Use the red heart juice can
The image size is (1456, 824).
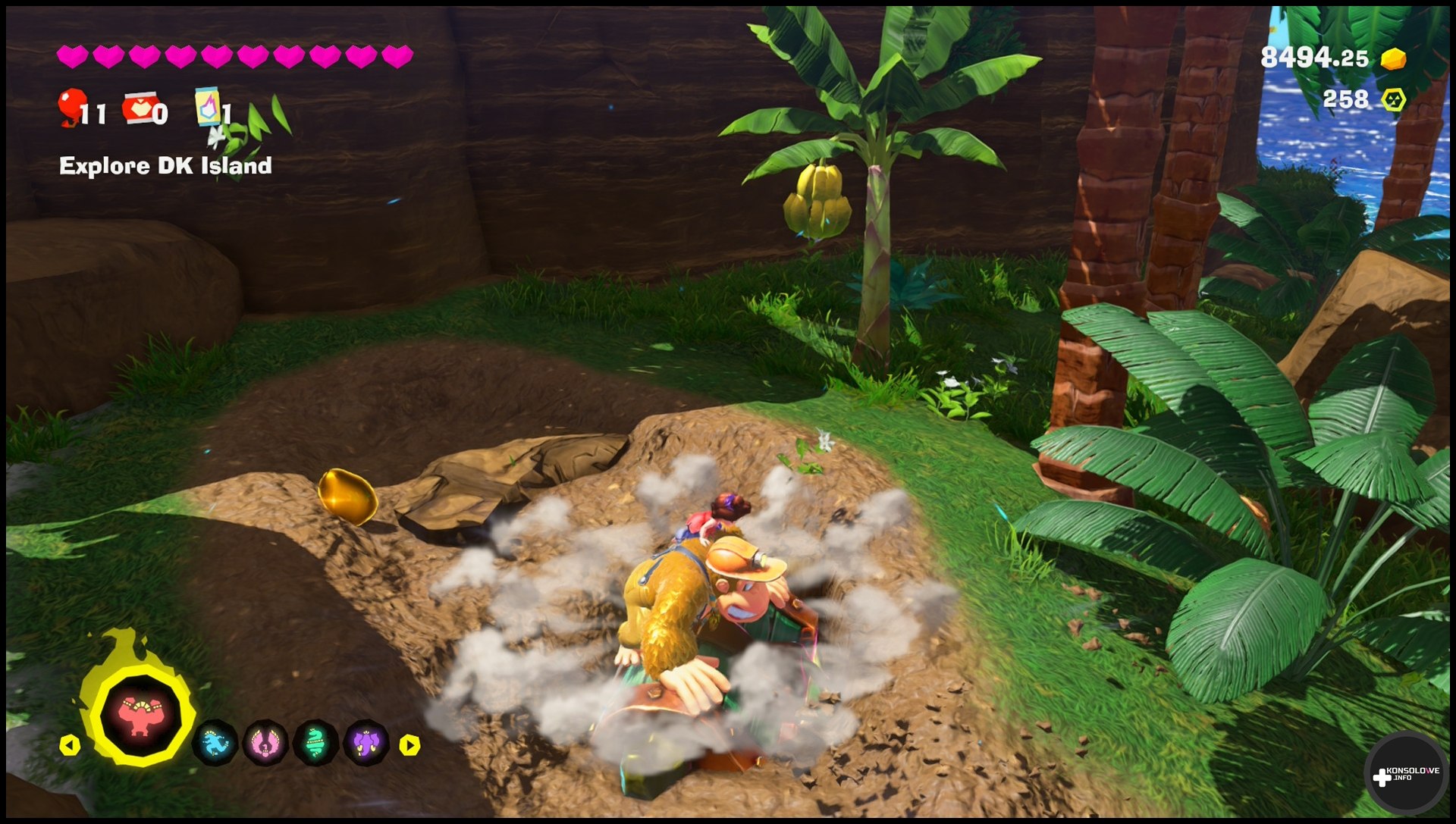[140, 108]
